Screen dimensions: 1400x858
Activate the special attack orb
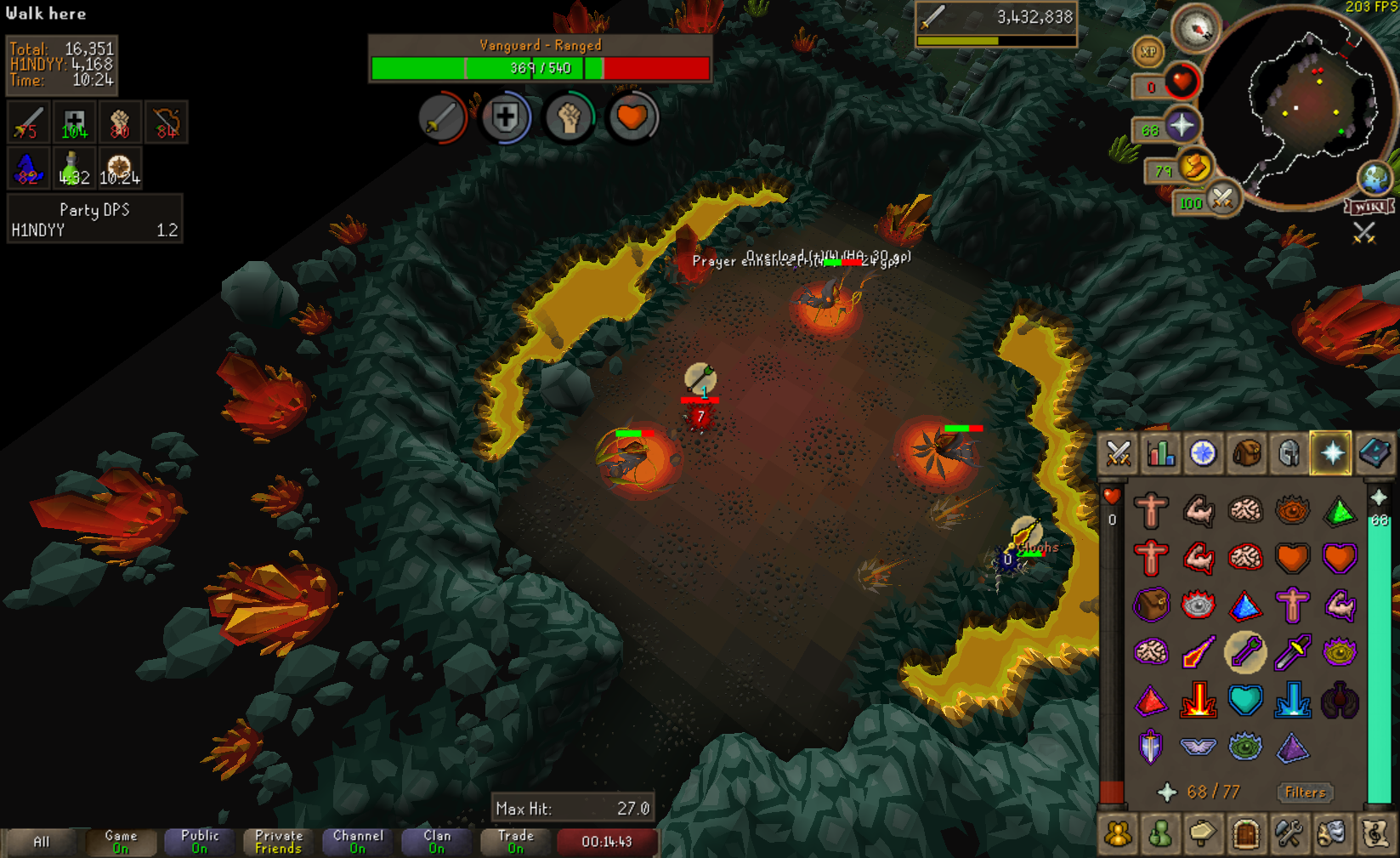coord(1221,200)
